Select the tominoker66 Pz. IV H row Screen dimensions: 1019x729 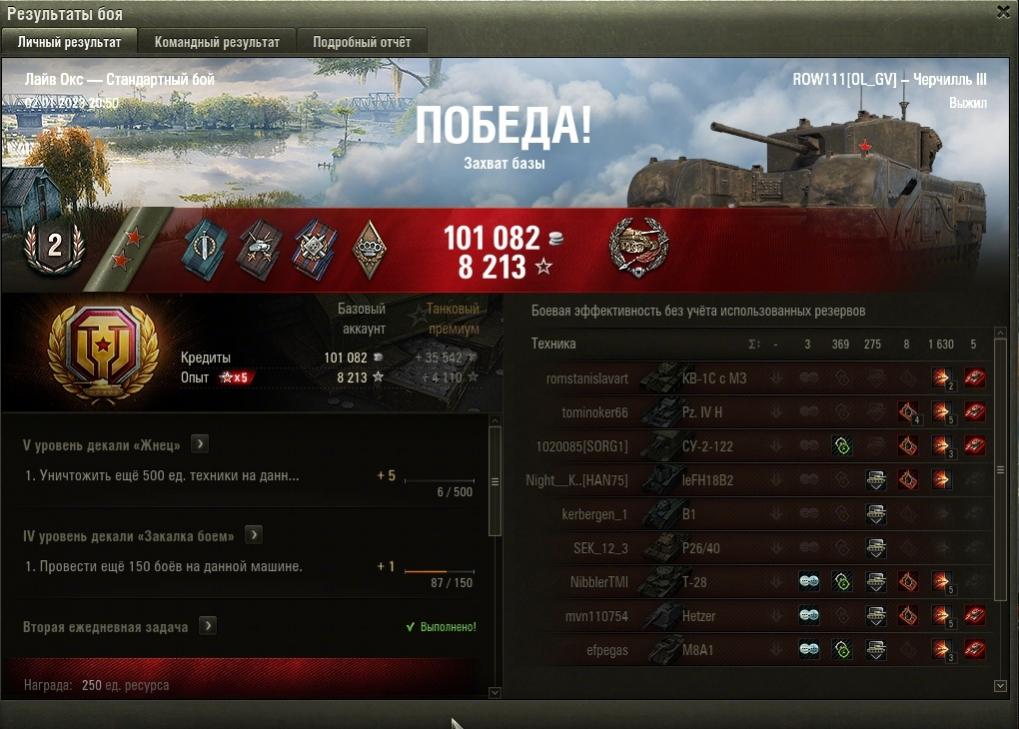(760, 413)
